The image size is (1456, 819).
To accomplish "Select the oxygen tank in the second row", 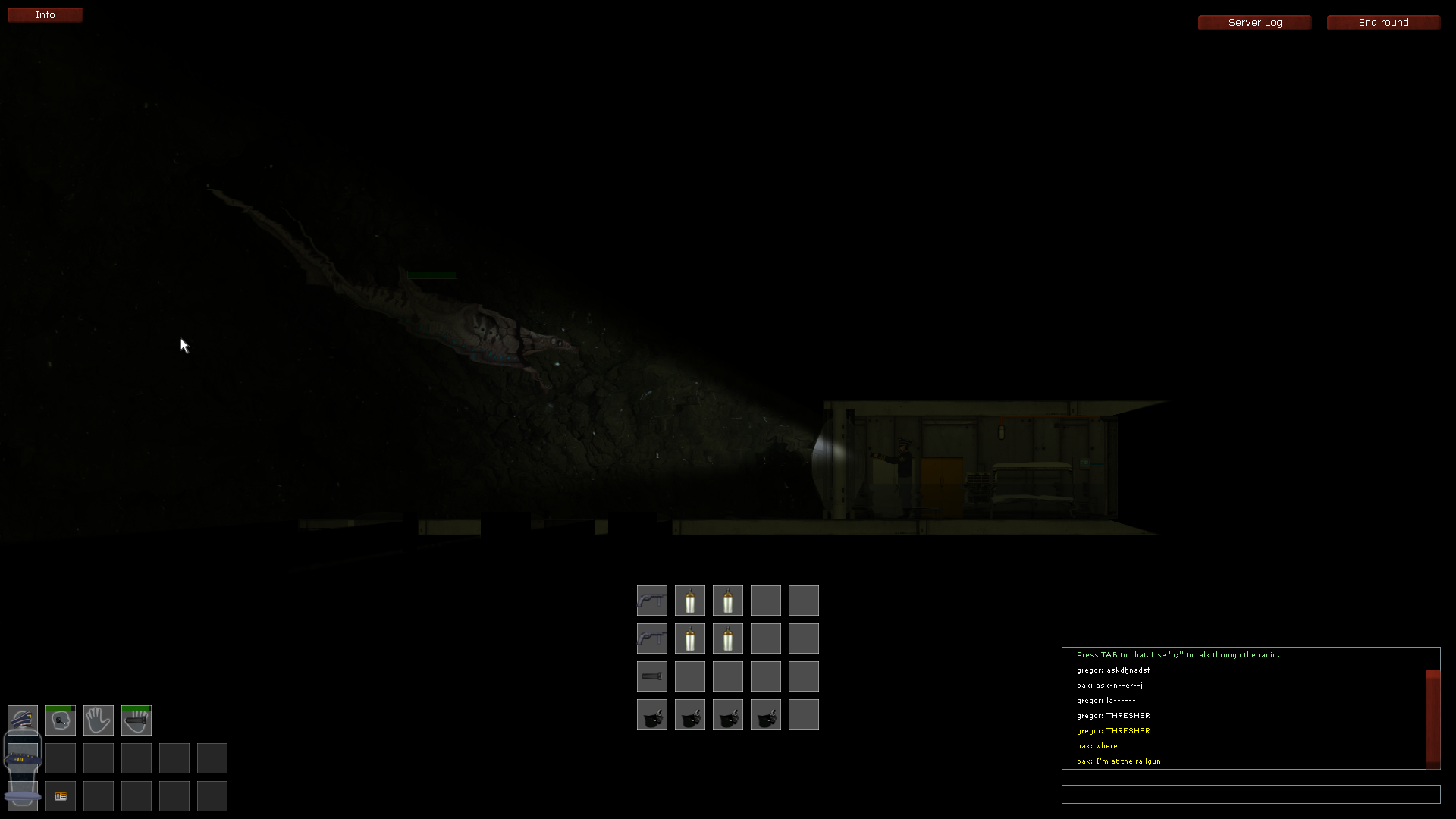I will [x=689, y=638].
